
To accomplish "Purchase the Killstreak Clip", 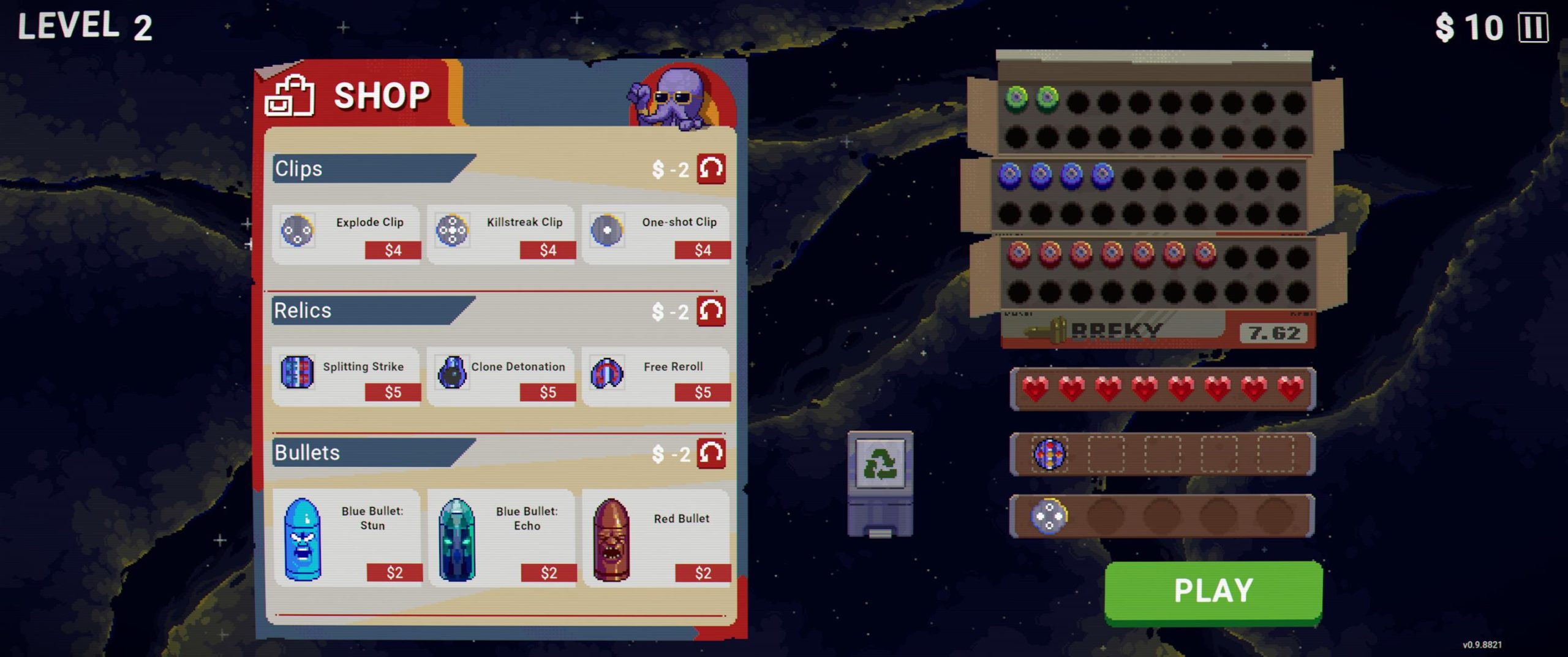I will pos(501,235).
